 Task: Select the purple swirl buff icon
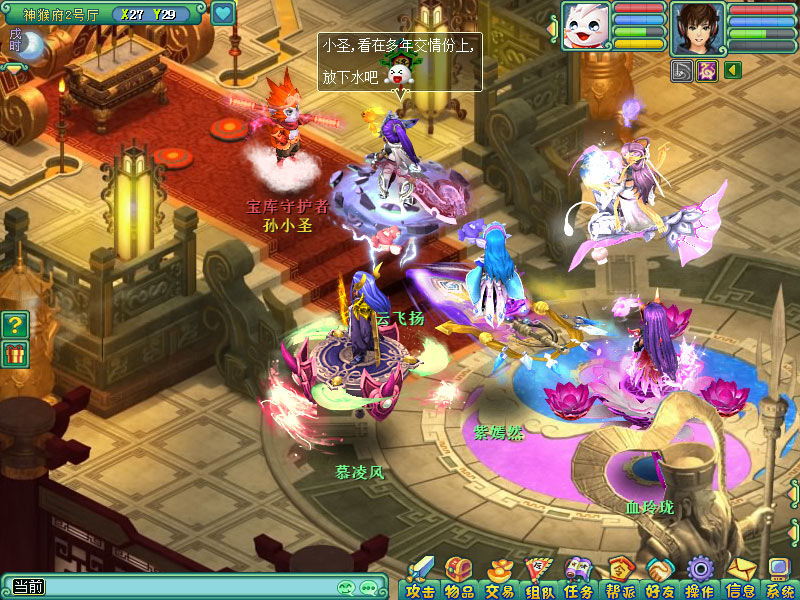coord(706,70)
